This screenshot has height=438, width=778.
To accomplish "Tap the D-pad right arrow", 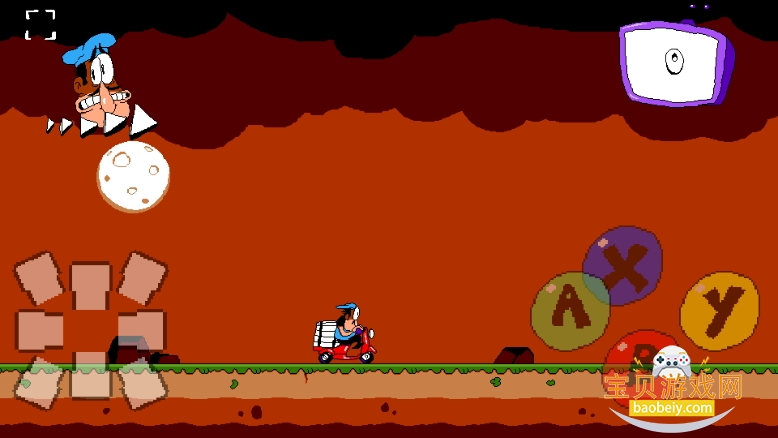I will pos(142,330).
